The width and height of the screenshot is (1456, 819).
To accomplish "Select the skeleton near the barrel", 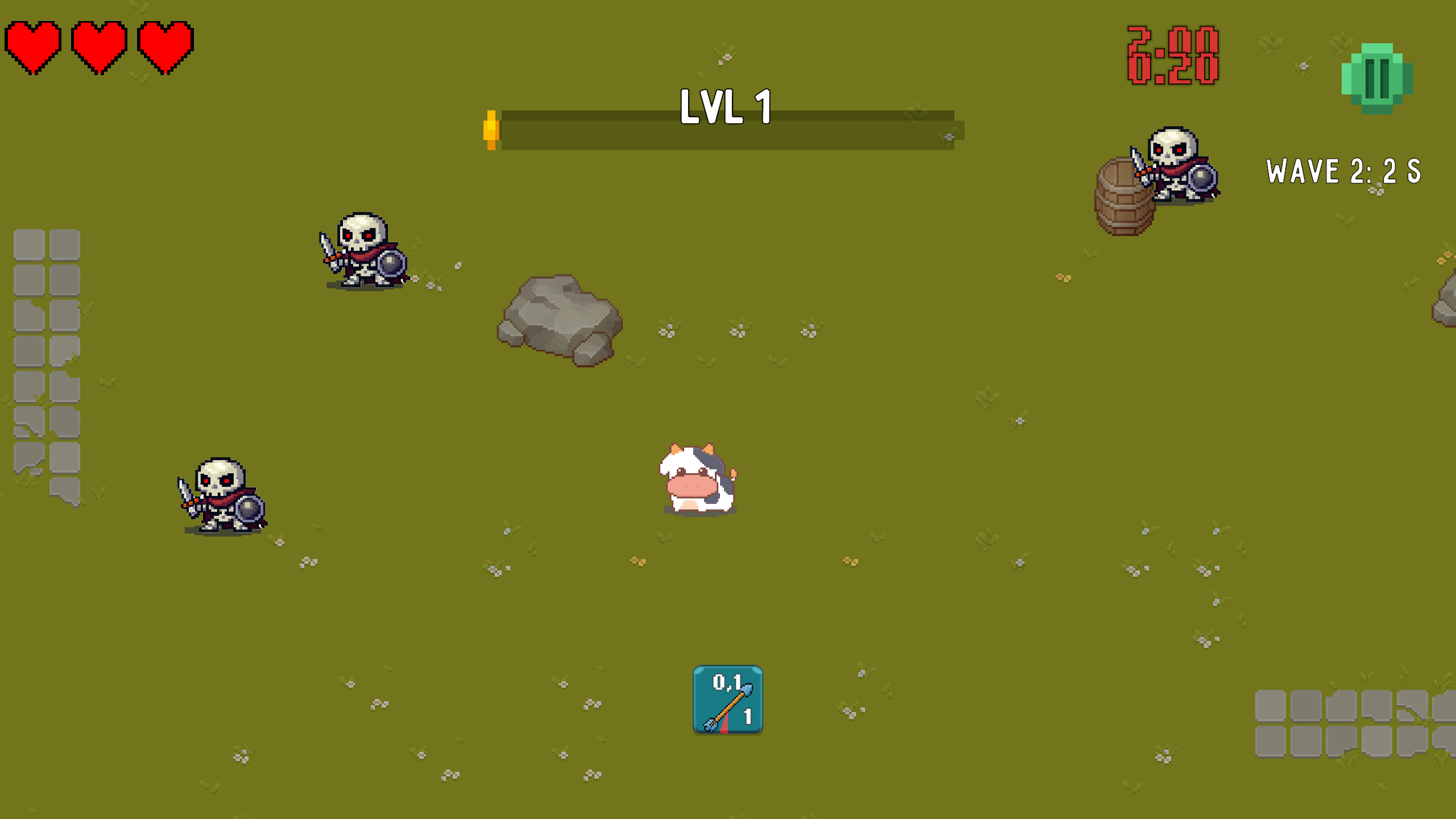I will click(x=1180, y=168).
